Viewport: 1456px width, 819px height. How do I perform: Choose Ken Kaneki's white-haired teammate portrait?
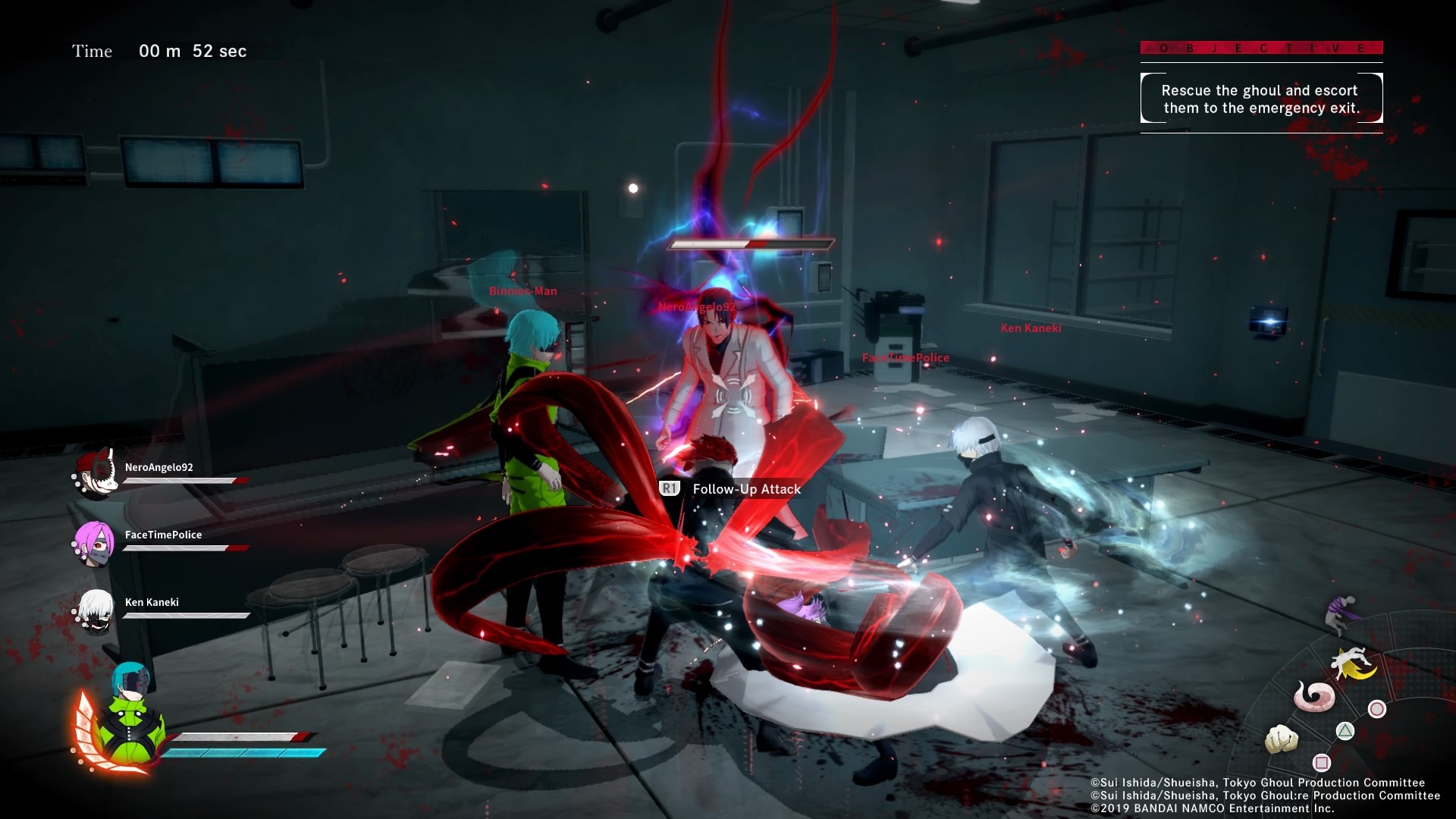click(96, 610)
